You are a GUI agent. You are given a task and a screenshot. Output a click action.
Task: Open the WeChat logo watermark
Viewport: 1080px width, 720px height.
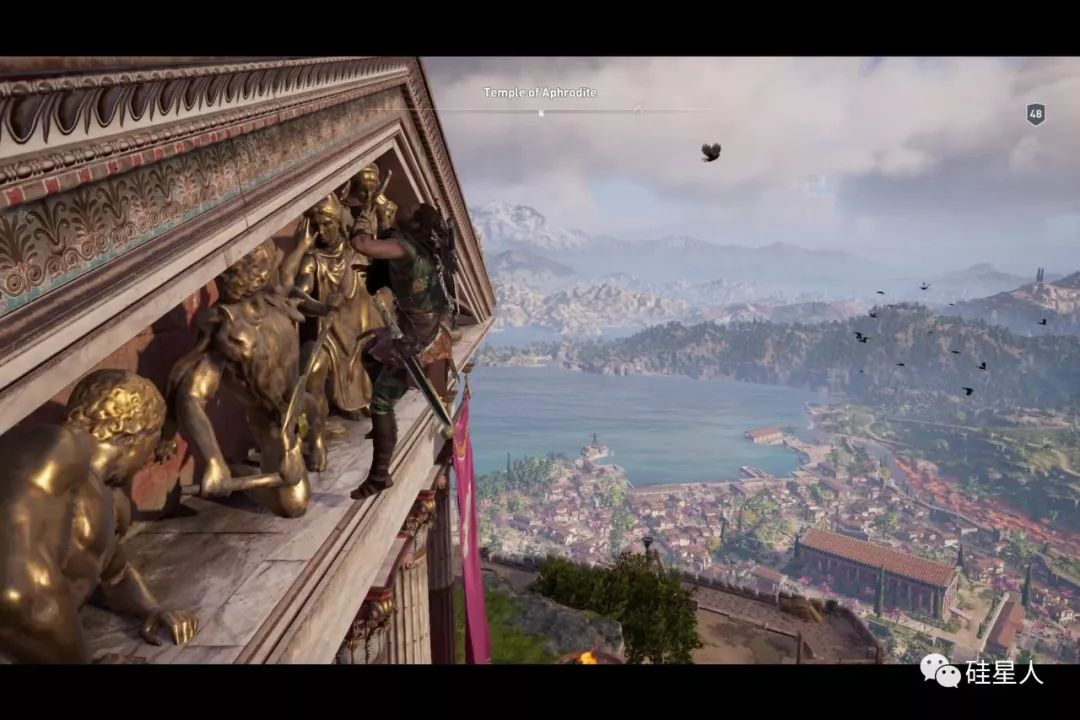tap(940, 671)
